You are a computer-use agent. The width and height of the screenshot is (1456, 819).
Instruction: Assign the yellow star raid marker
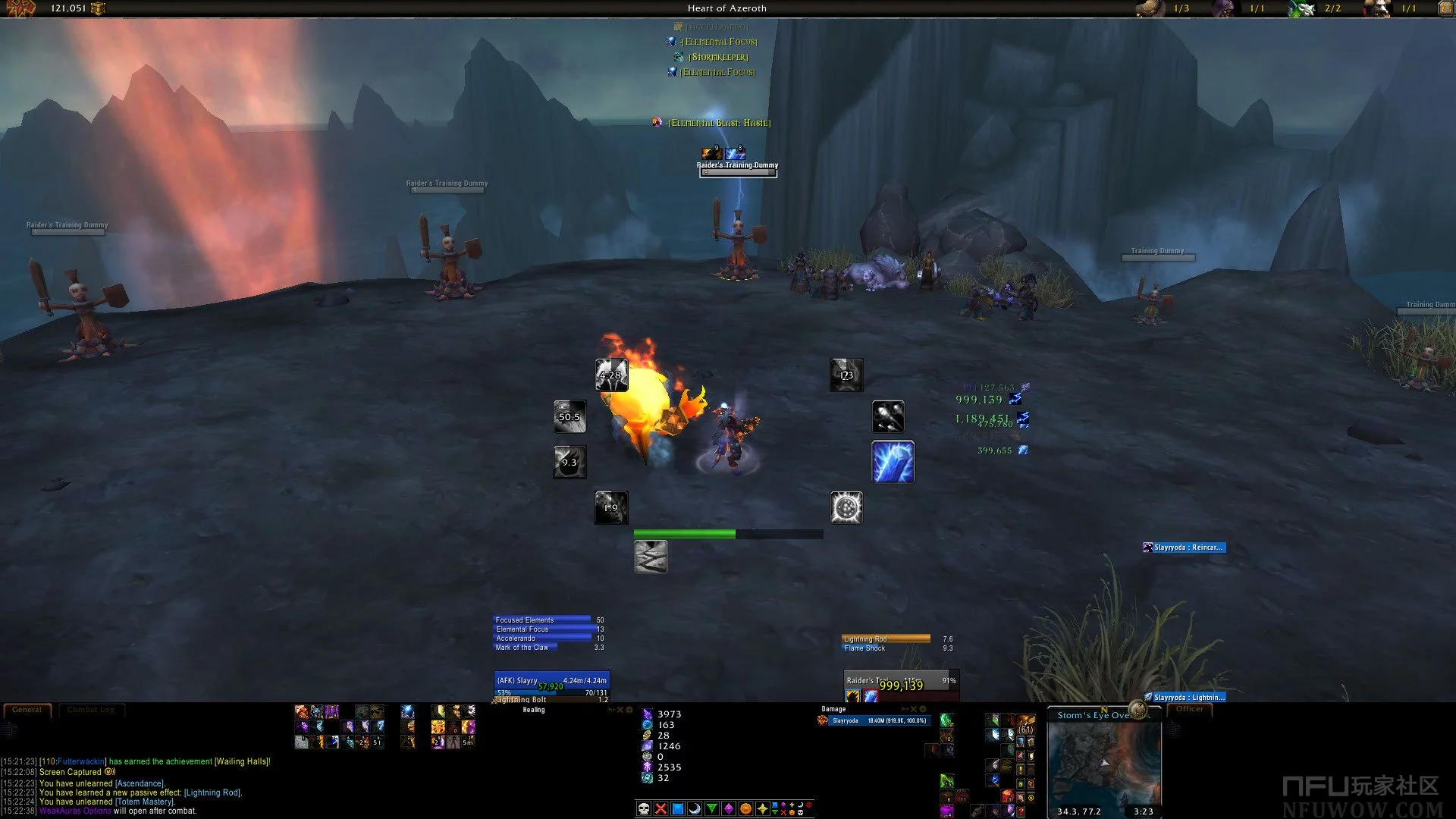(762, 808)
